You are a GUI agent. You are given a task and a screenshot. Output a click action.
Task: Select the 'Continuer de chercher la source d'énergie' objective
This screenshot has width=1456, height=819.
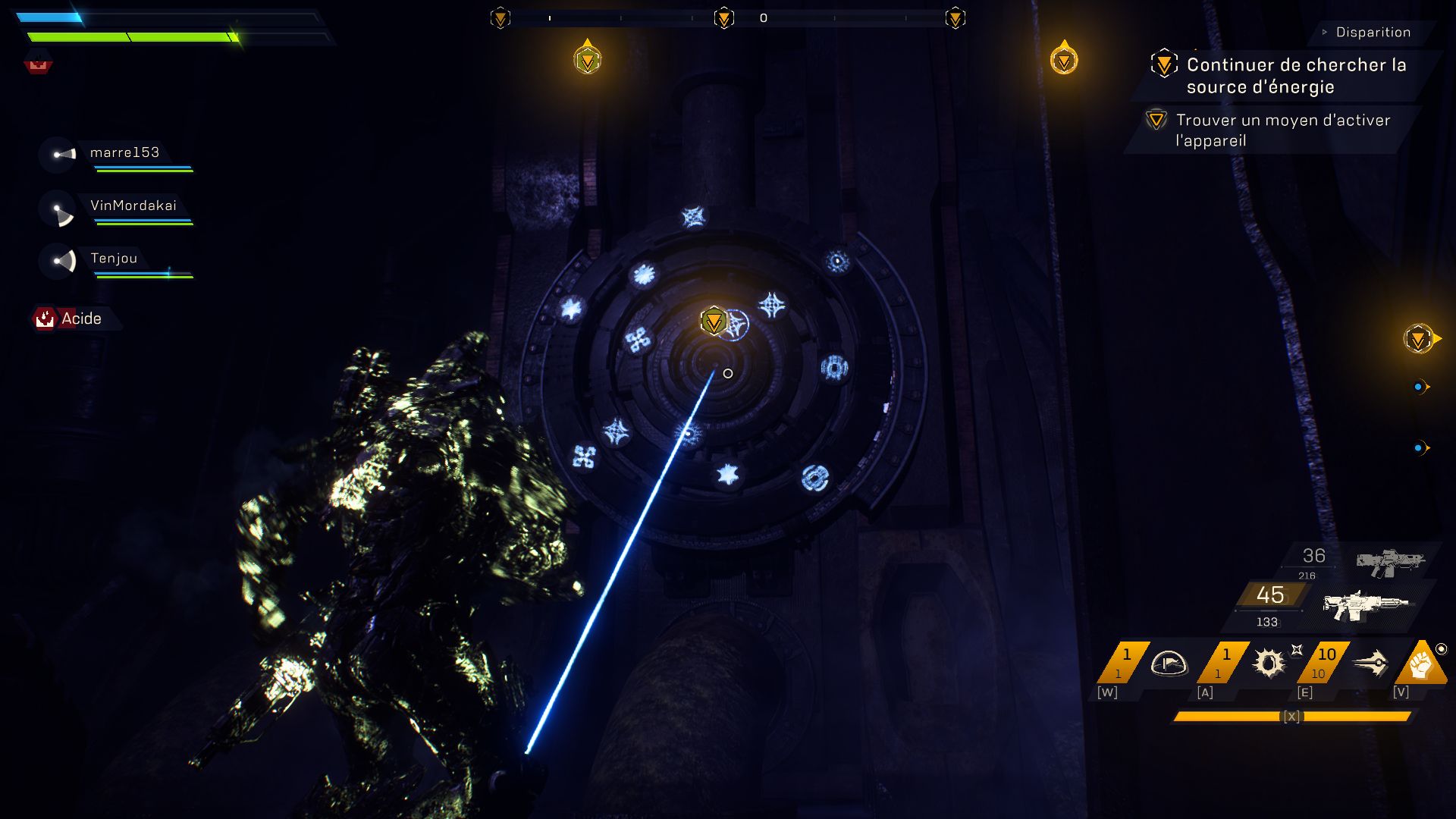[1296, 76]
